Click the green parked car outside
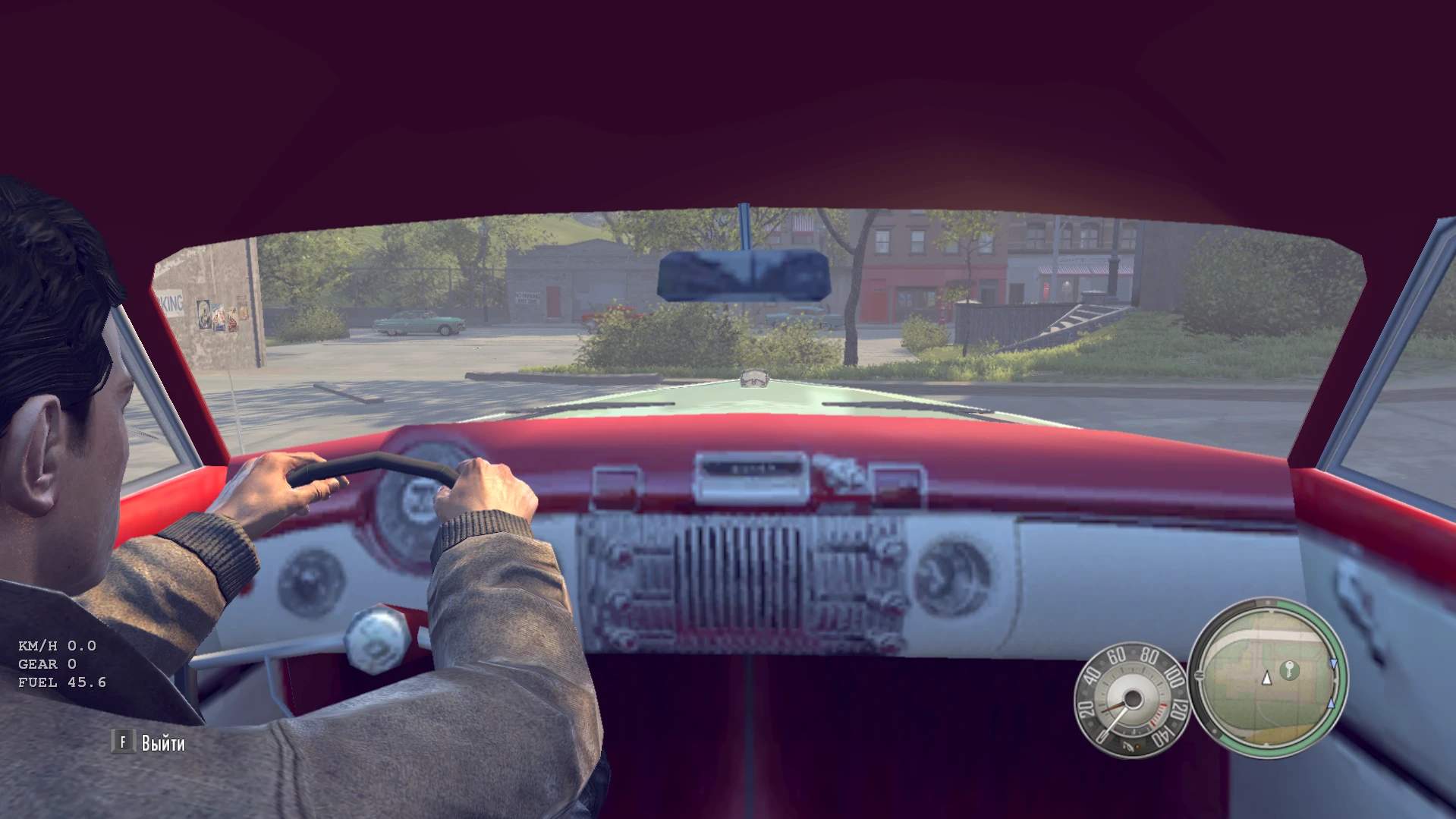This screenshot has height=819, width=1456. point(417,325)
